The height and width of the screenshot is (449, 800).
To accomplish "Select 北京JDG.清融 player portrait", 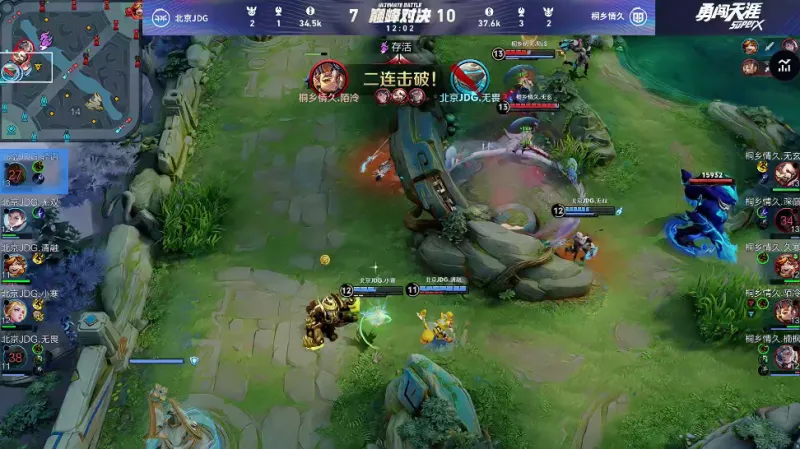I will click(x=15, y=266).
